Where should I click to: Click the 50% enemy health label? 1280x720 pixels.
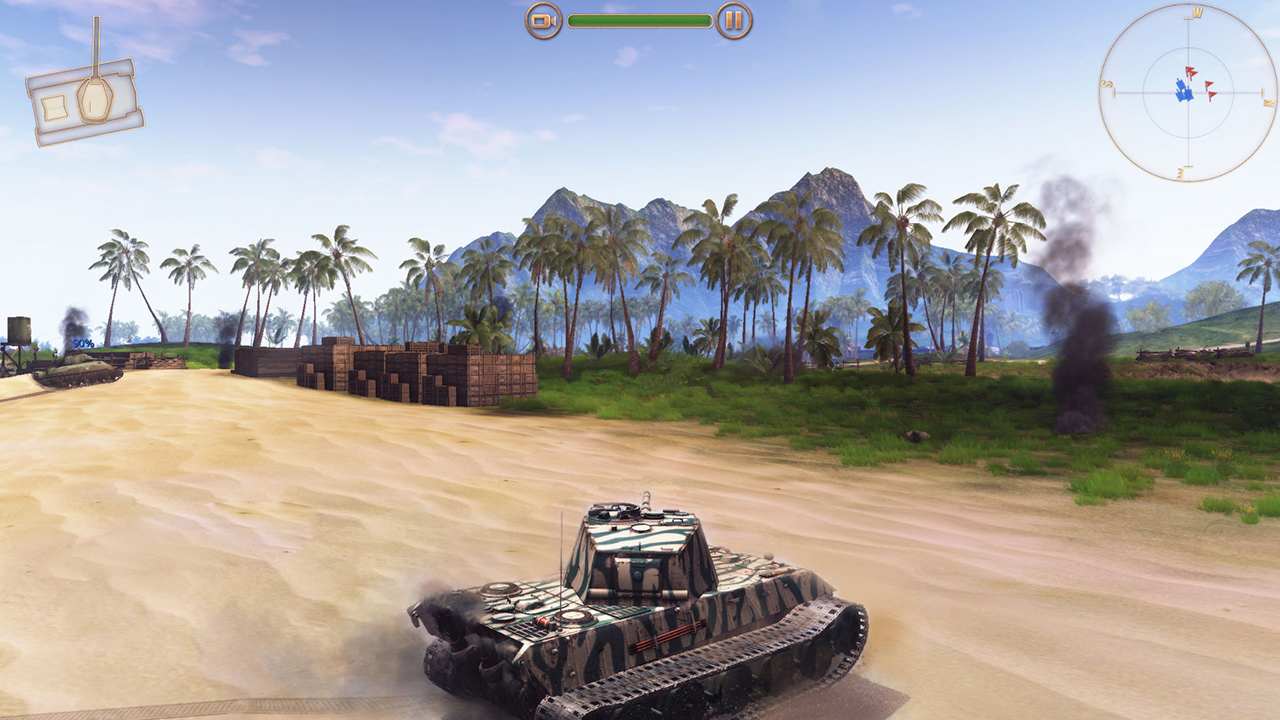click(83, 343)
